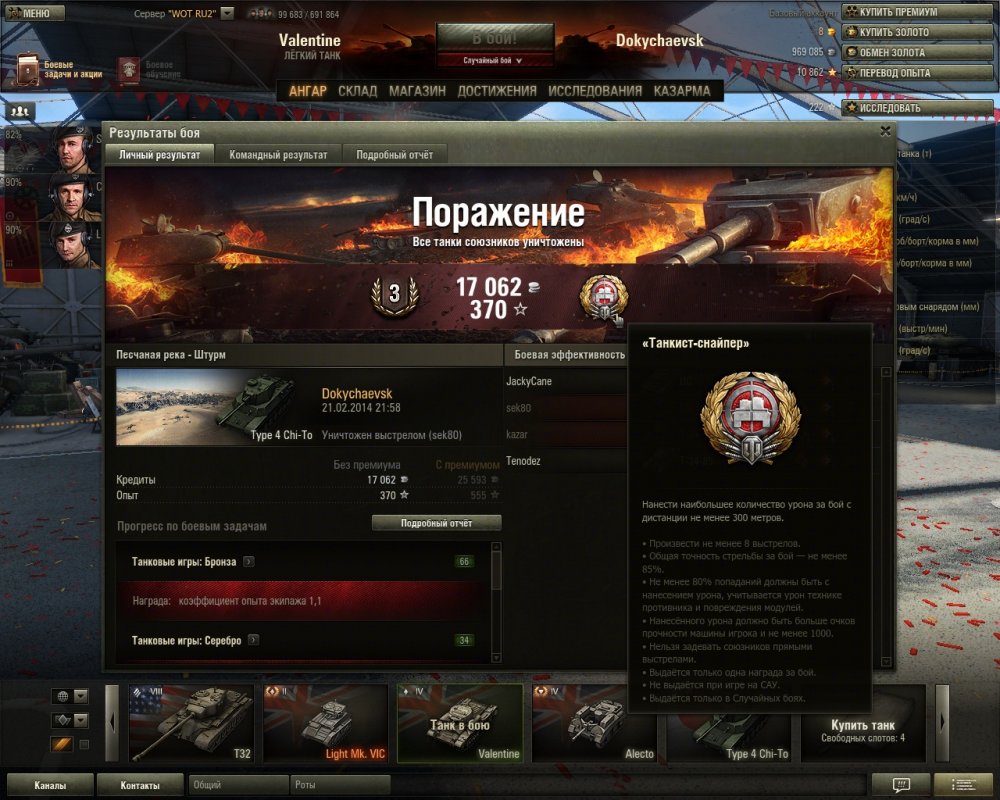Viewport: 1000px width, 800px height.
Task: Click Подробный отчёт button under credits
Action: (436, 523)
